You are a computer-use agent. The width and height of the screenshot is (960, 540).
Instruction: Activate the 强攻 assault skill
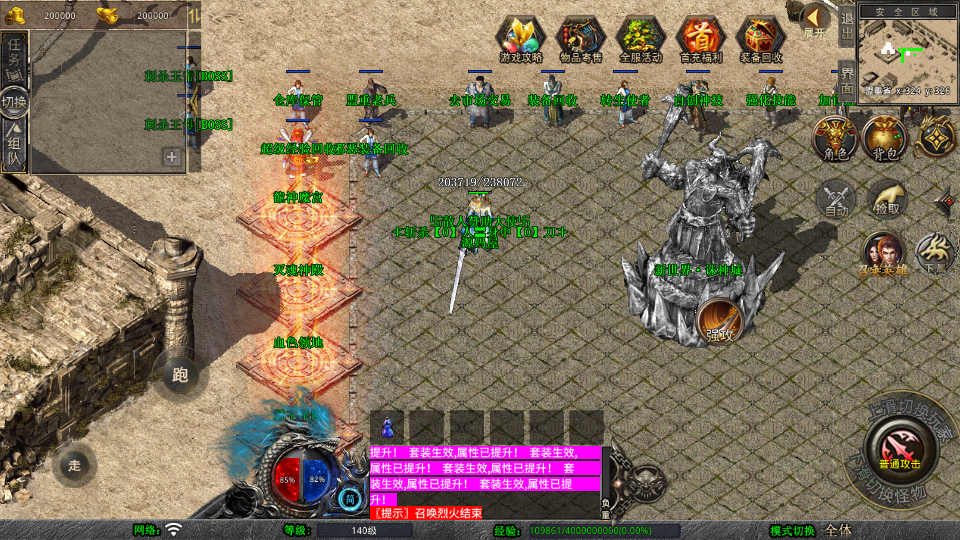coord(718,319)
